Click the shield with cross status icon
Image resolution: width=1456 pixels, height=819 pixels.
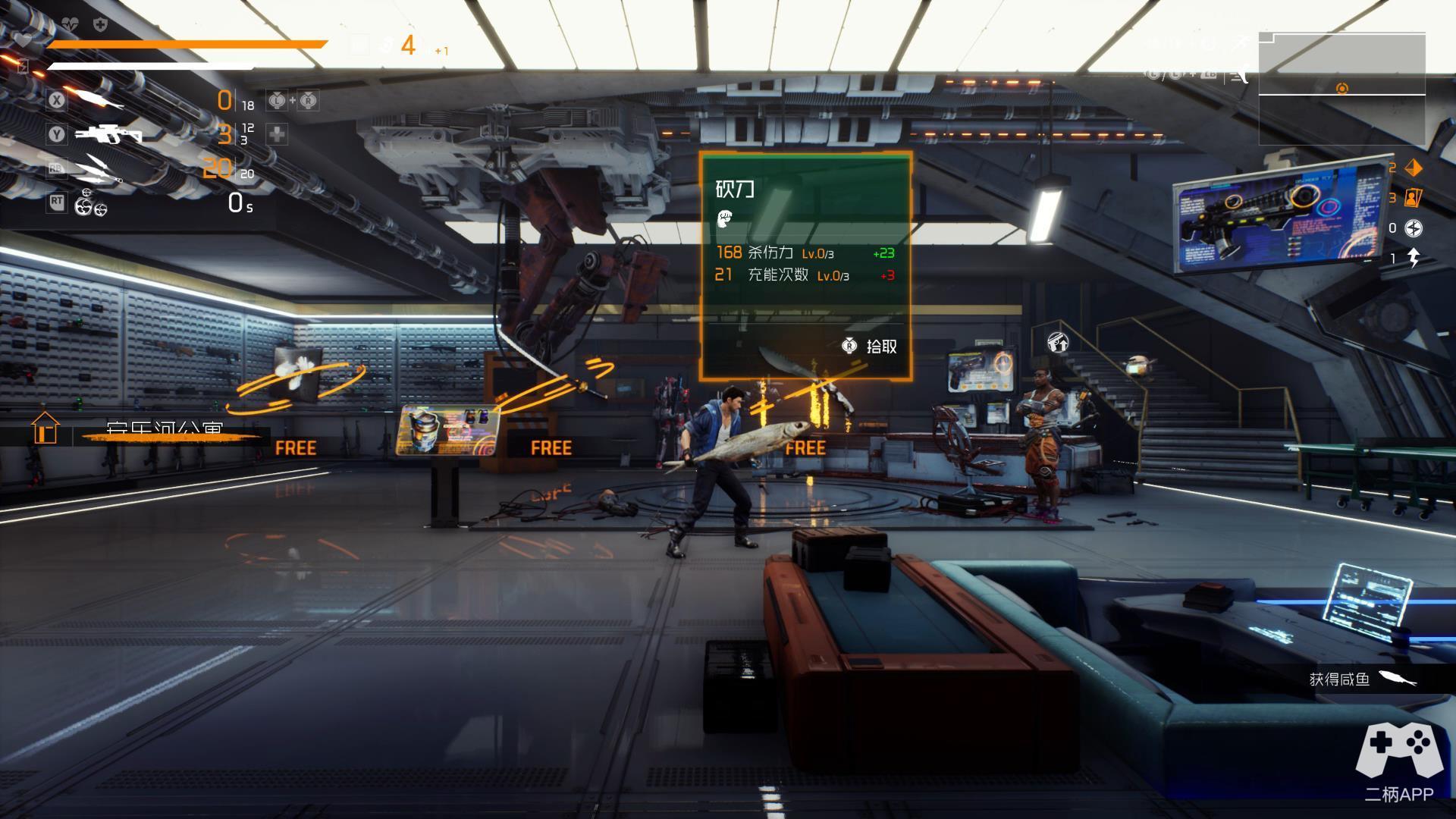click(x=99, y=25)
